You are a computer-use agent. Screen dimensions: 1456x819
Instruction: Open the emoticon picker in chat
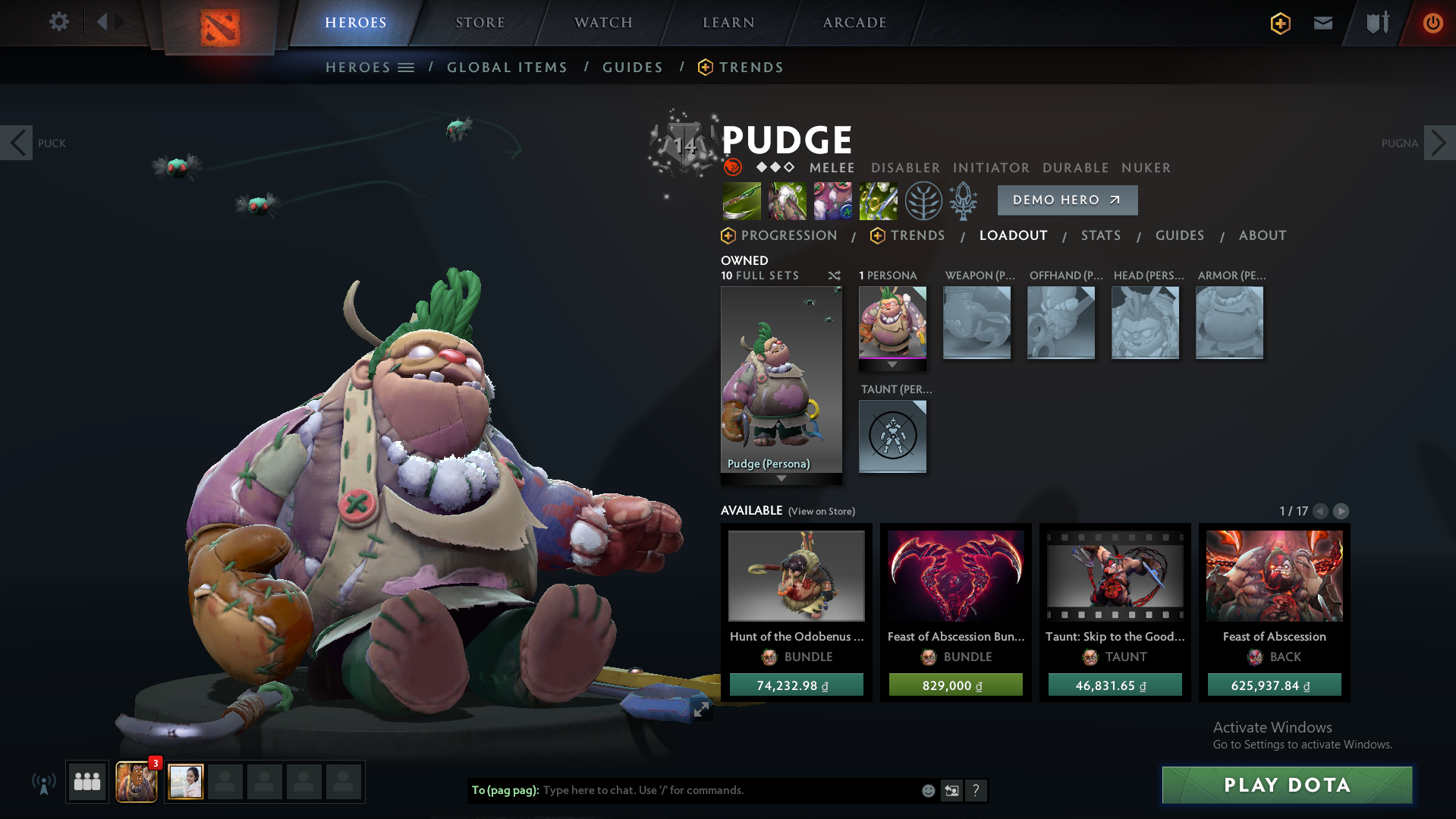(927, 790)
